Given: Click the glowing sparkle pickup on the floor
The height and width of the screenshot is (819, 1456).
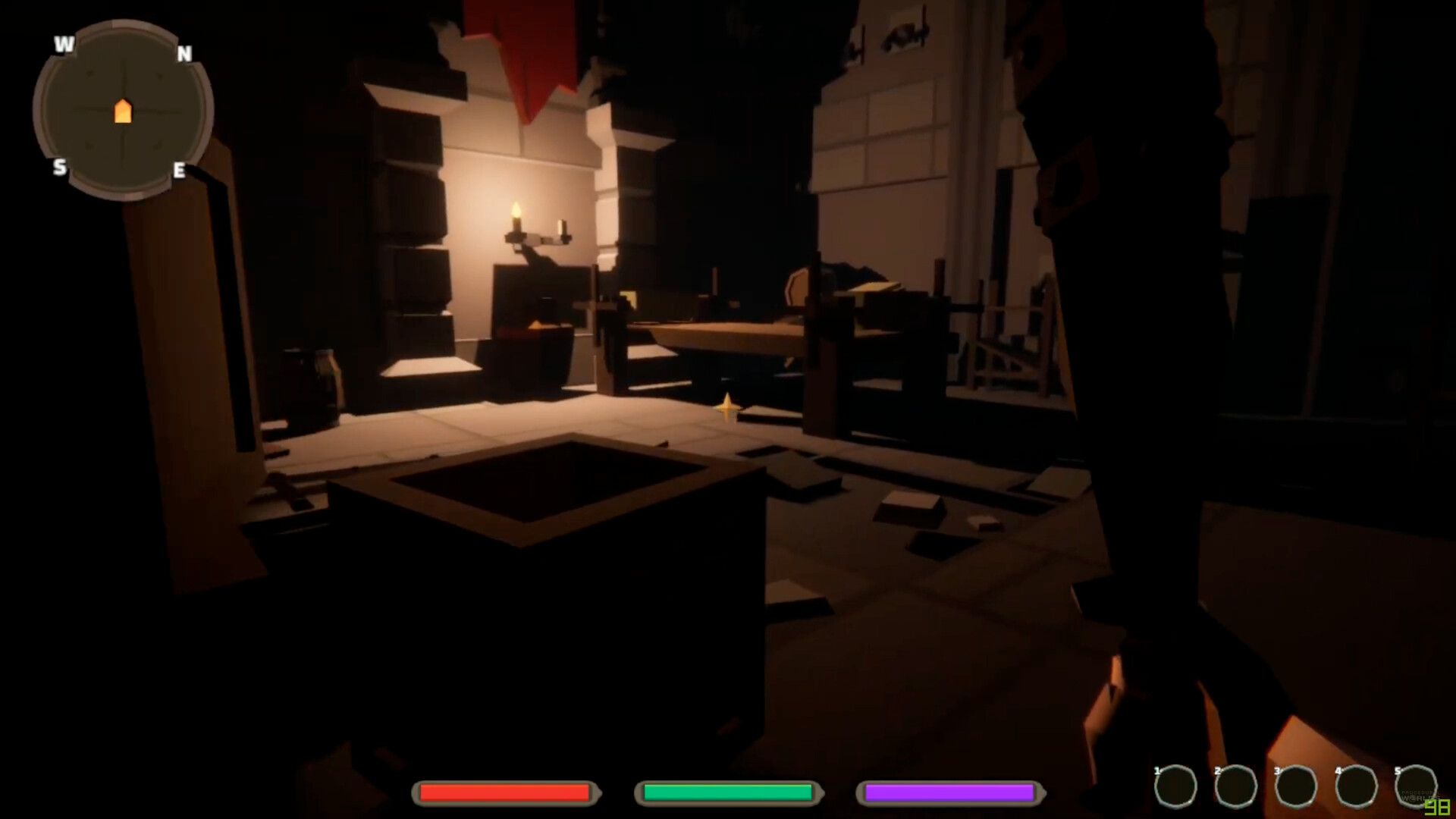Looking at the screenshot, I should [726, 406].
